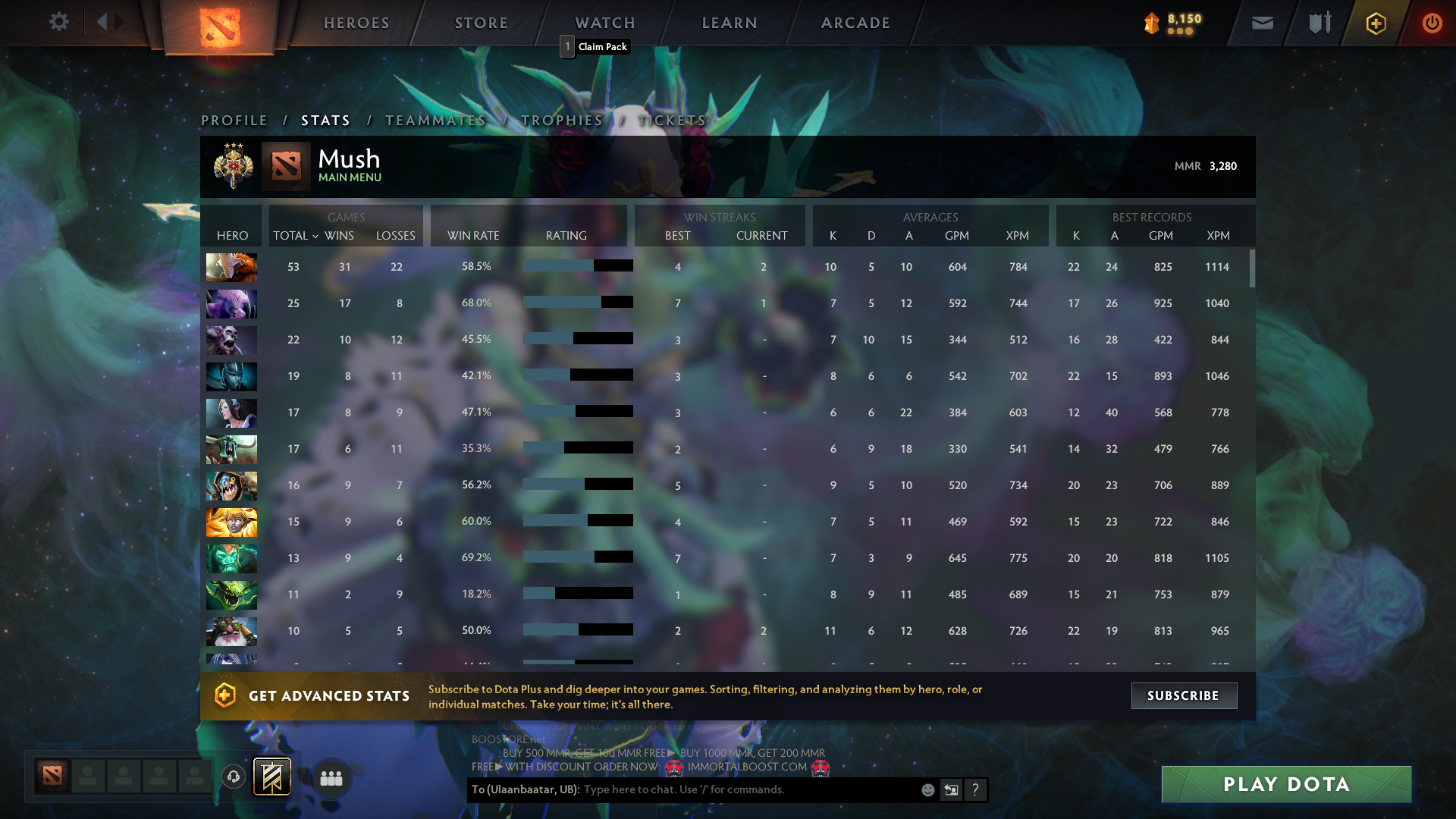Open the Settings gear icon
This screenshot has height=819, width=1456.
pyautogui.click(x=59, y=22)
